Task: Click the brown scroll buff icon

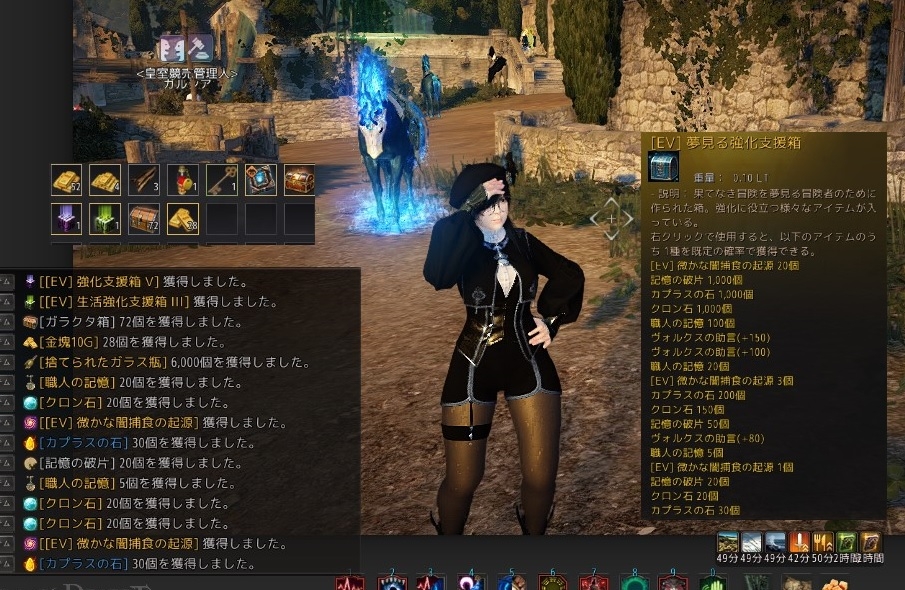Action: (x=870, y=543)
